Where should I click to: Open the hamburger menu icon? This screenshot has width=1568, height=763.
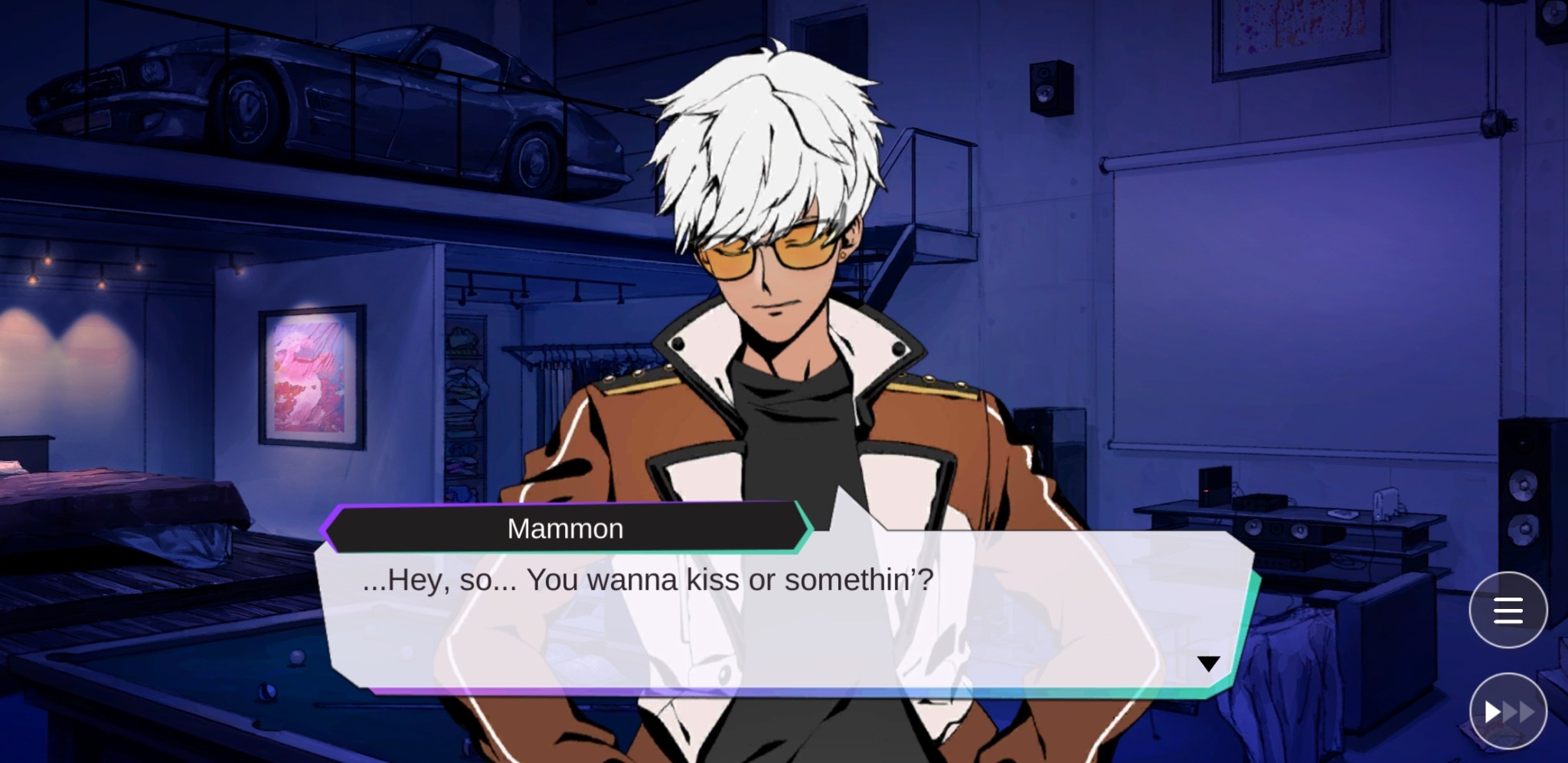(x=1508, y=610)
